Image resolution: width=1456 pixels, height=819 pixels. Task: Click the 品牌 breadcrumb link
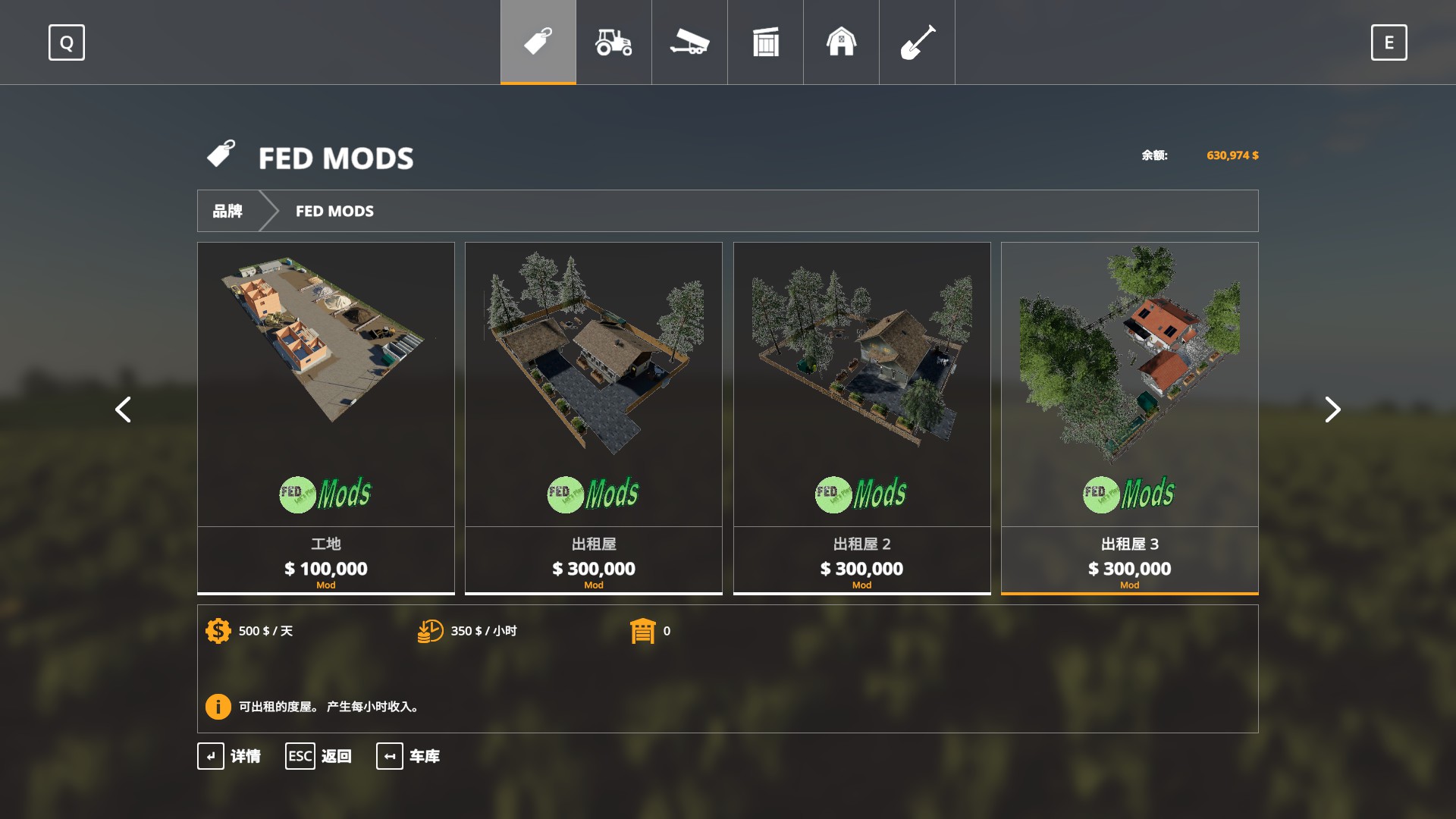point(228,211)
